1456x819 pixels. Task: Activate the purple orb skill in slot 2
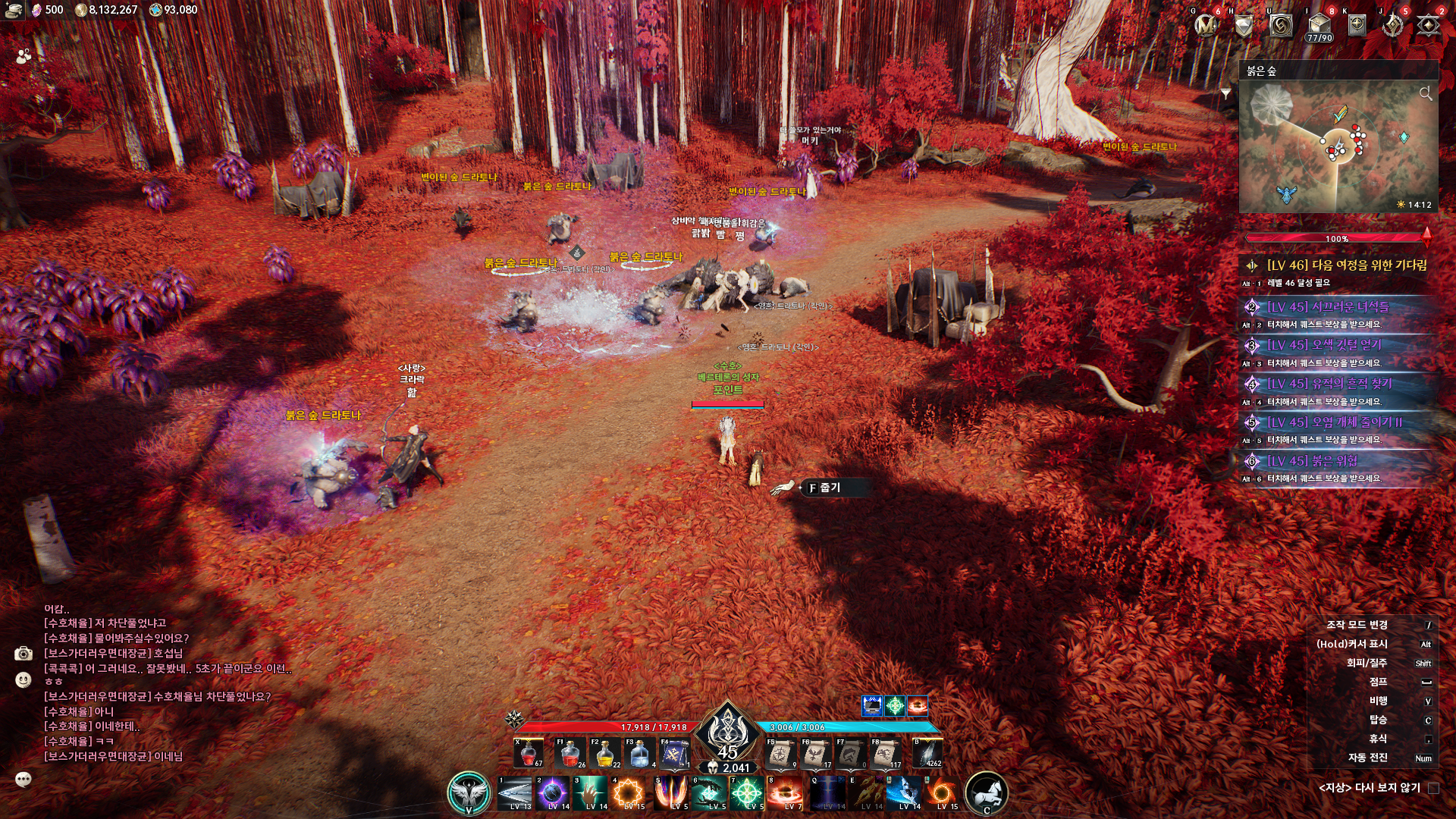(x=552, y=793)
